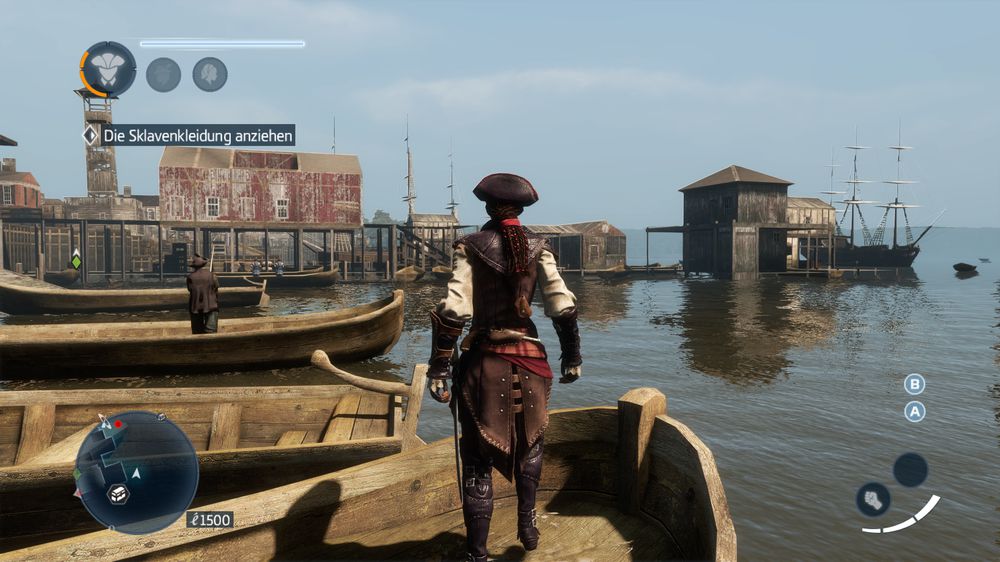Select the active assassin persona icon
This screenshot has height=562, width=1000.
108,69
